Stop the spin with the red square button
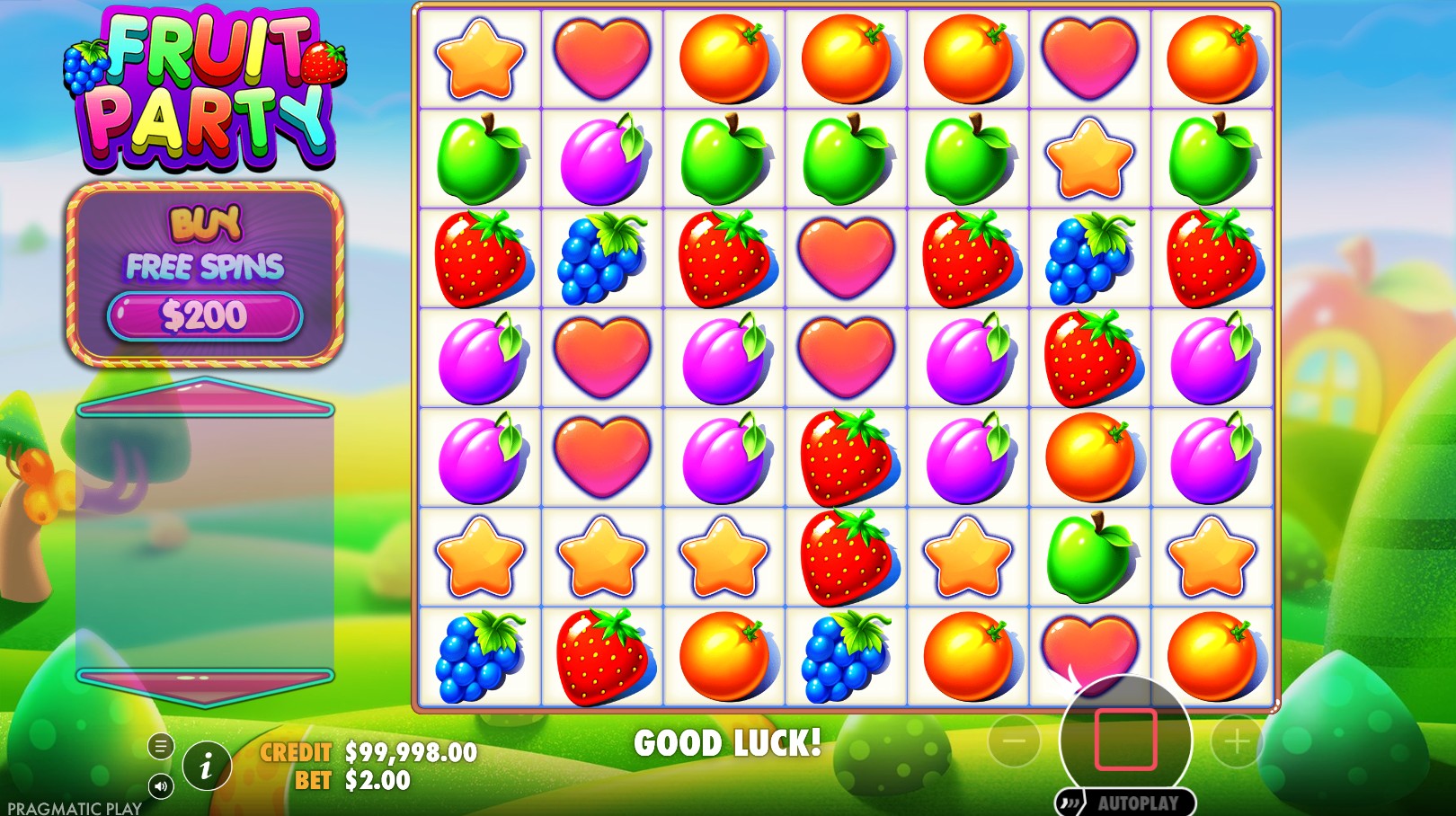Image resolution: width=1456 pixels, height=816 pixels. click(x=1125, y=740)
